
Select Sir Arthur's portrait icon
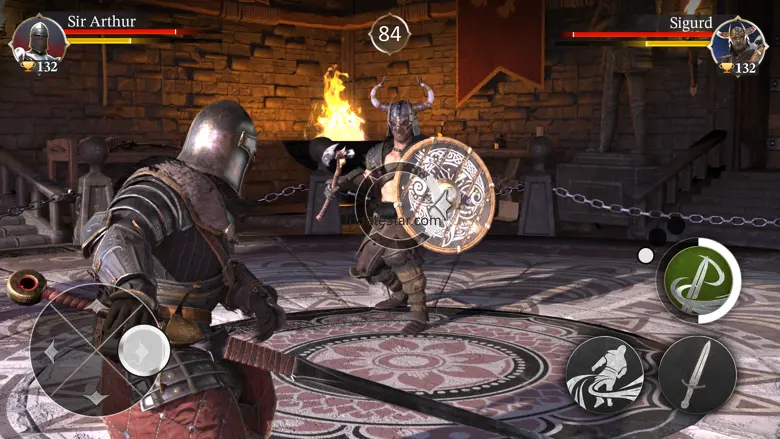point(38,41)
